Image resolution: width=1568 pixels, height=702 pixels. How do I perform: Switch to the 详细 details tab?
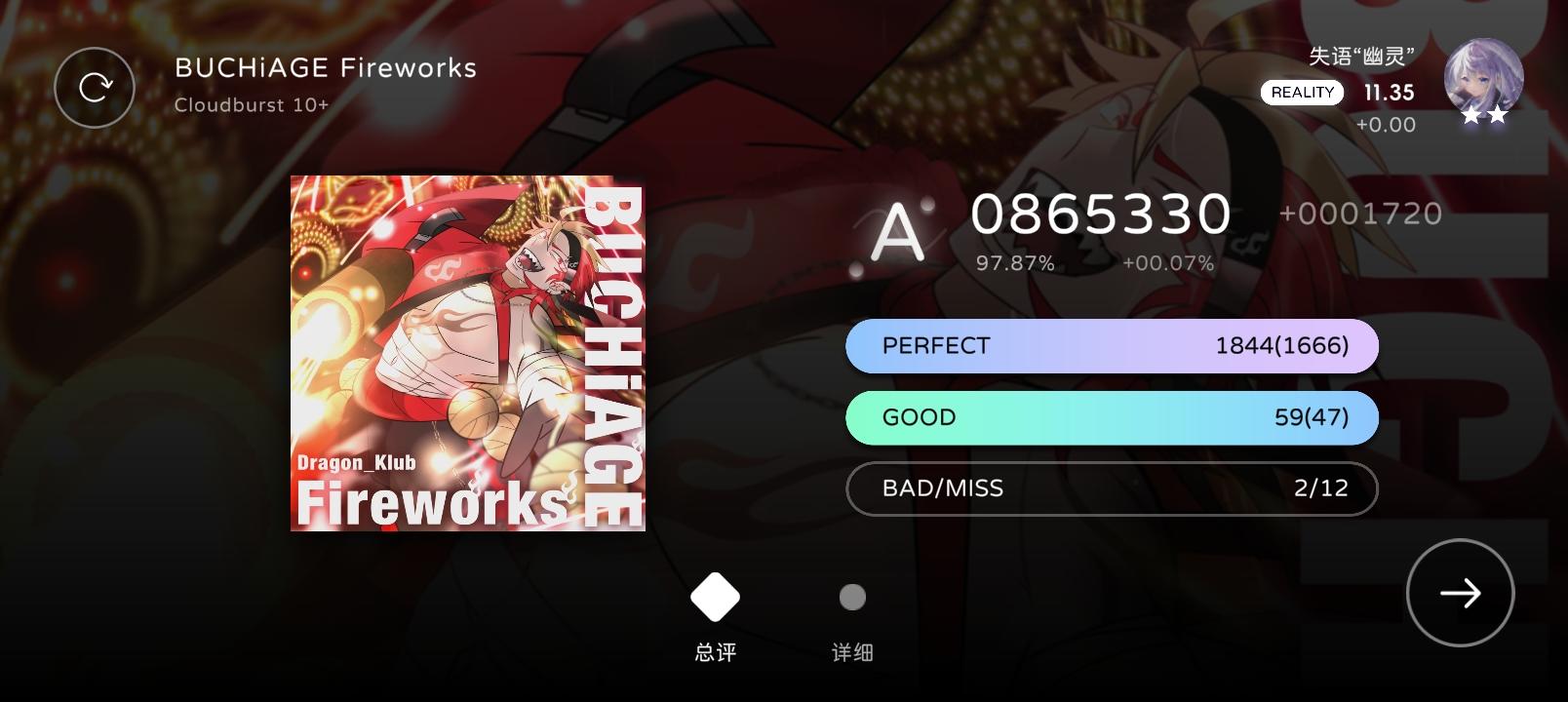click(x=850, y=651)
